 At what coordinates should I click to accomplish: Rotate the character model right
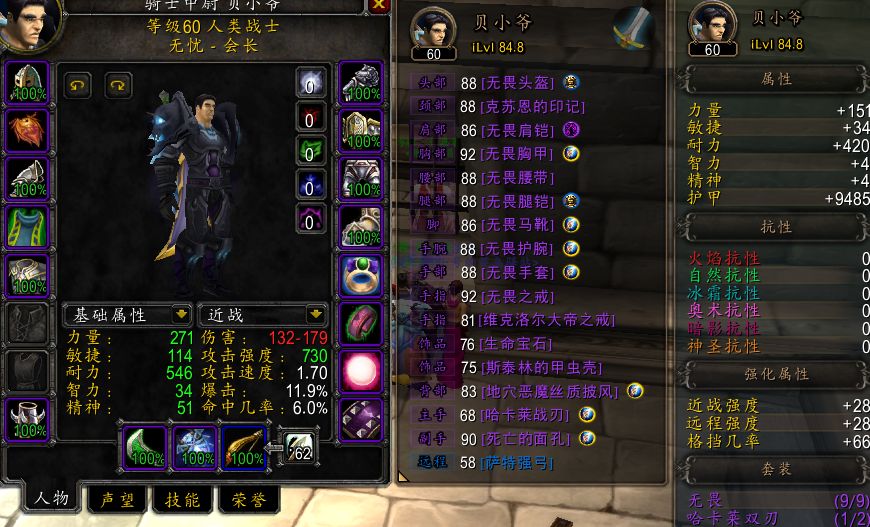coord(118,86)
